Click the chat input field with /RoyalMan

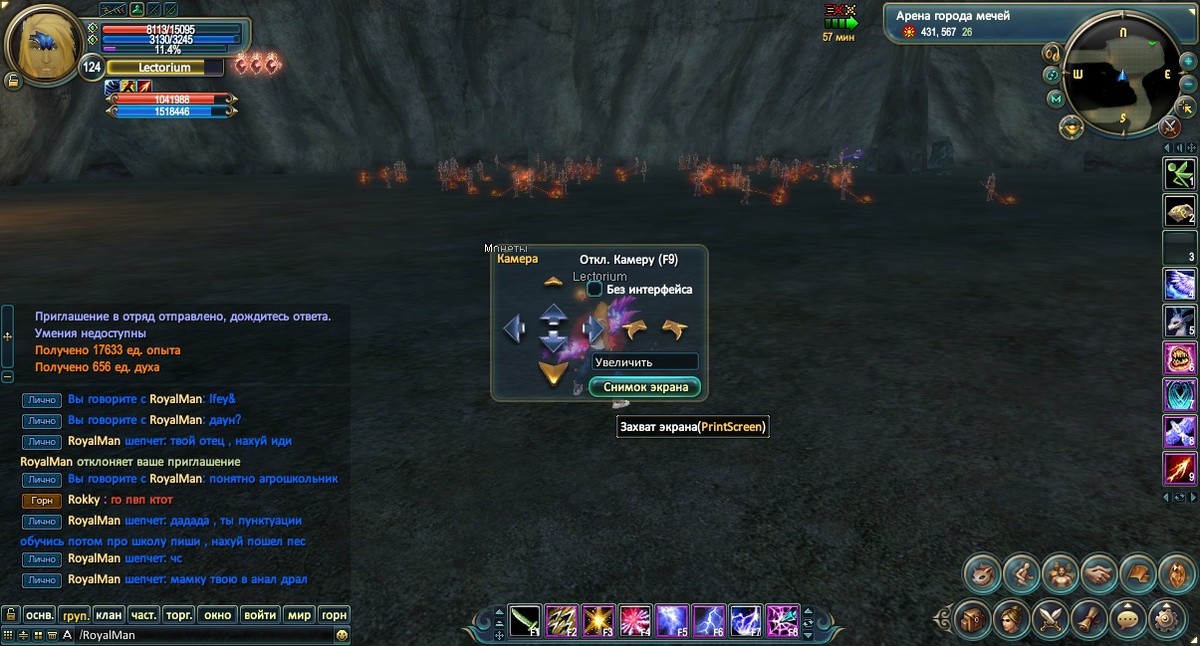pos(200,635)
